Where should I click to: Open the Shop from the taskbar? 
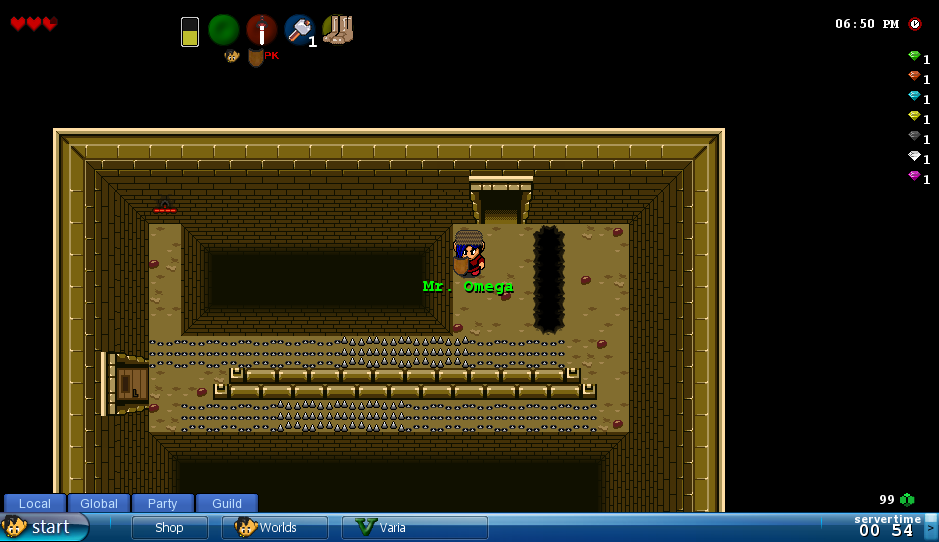[x=169, y=528]
